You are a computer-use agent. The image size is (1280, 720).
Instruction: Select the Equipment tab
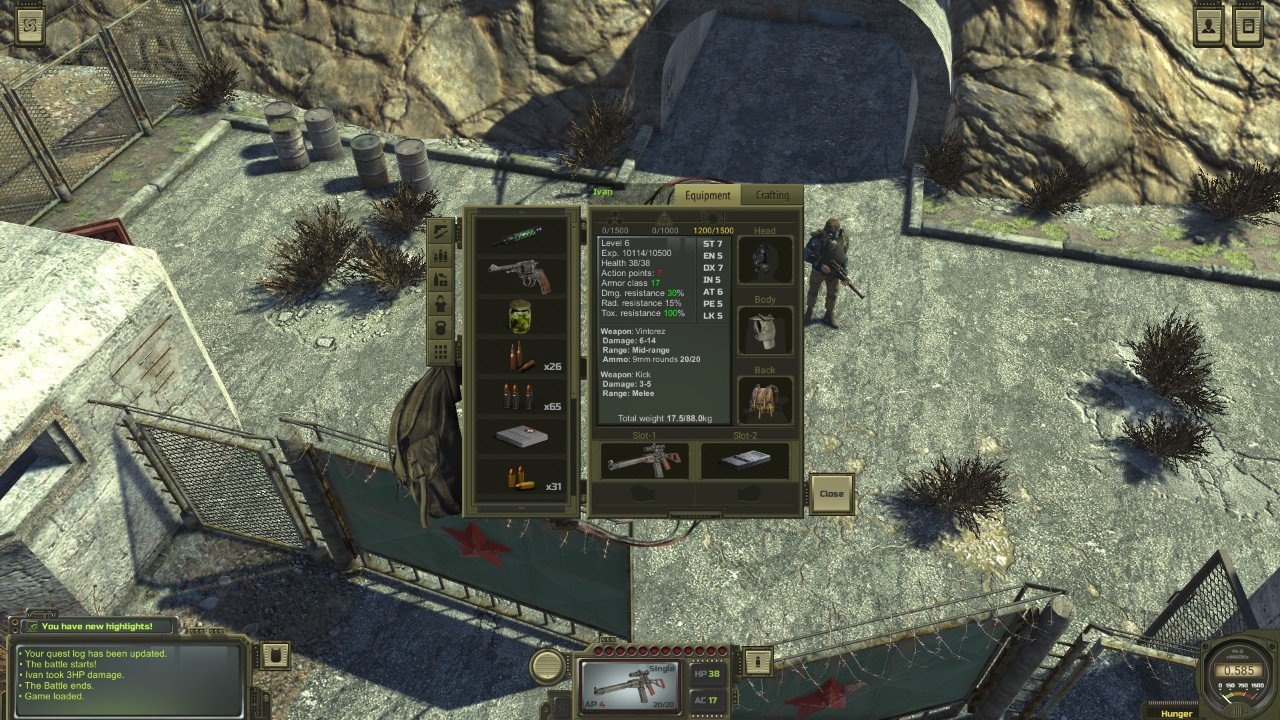click(x=707, y=196)
